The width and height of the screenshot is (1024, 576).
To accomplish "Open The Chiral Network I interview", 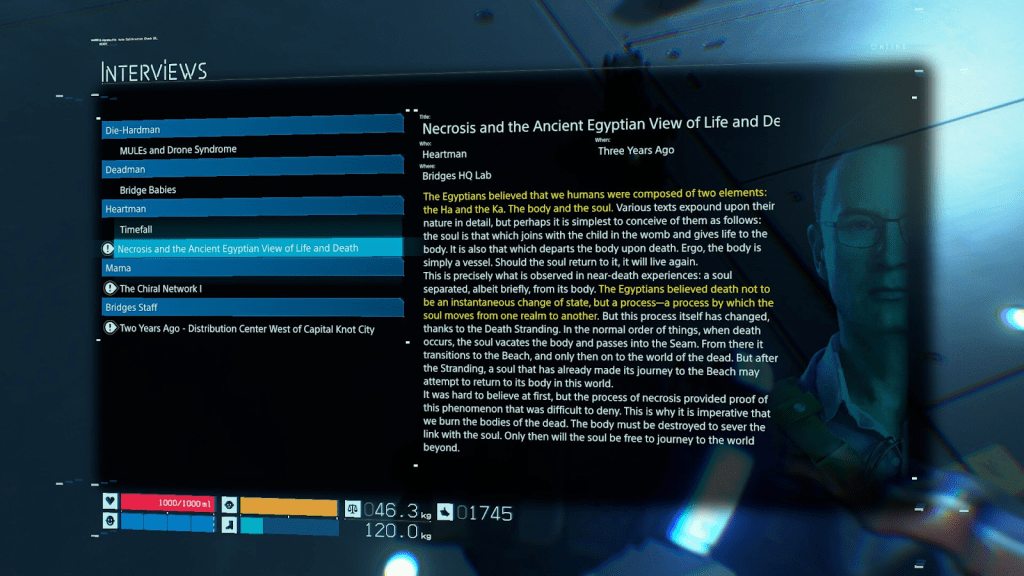I will (161, 289).
